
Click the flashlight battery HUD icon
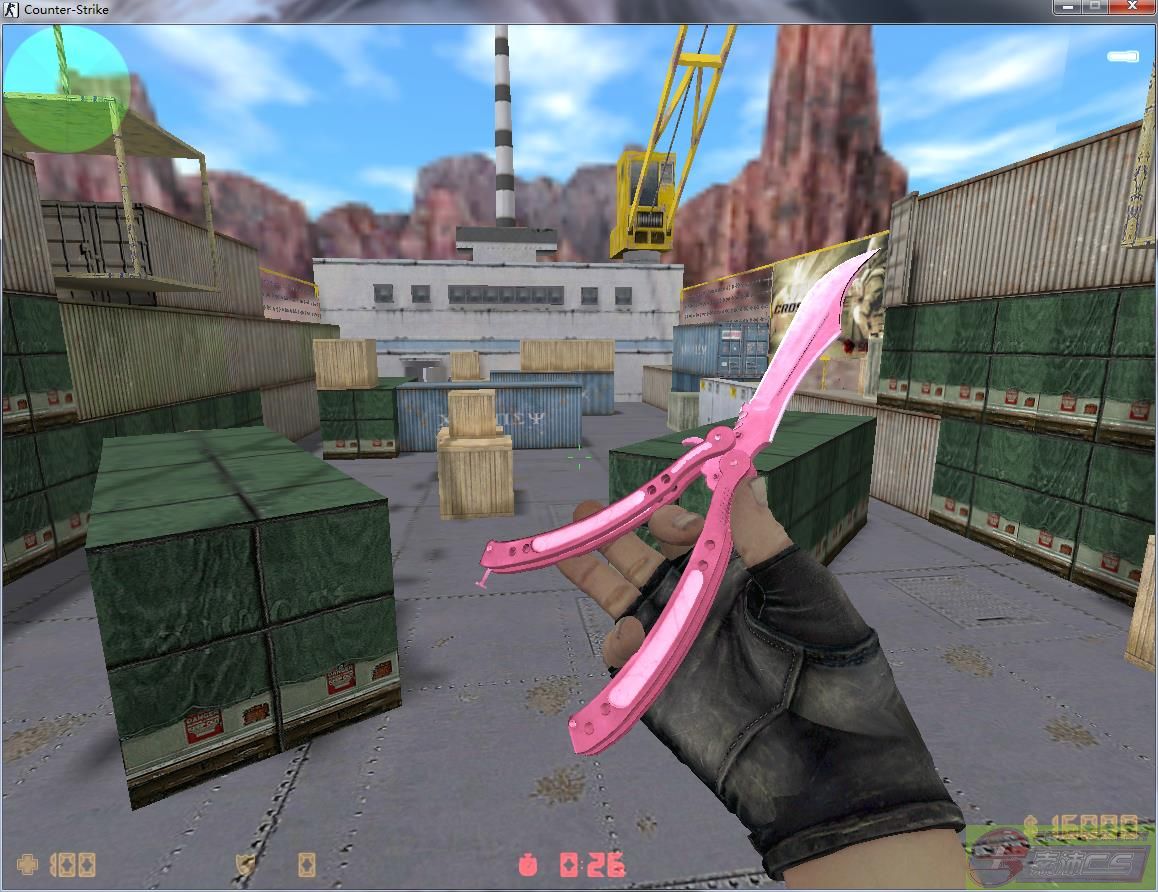click(1122, 57)
